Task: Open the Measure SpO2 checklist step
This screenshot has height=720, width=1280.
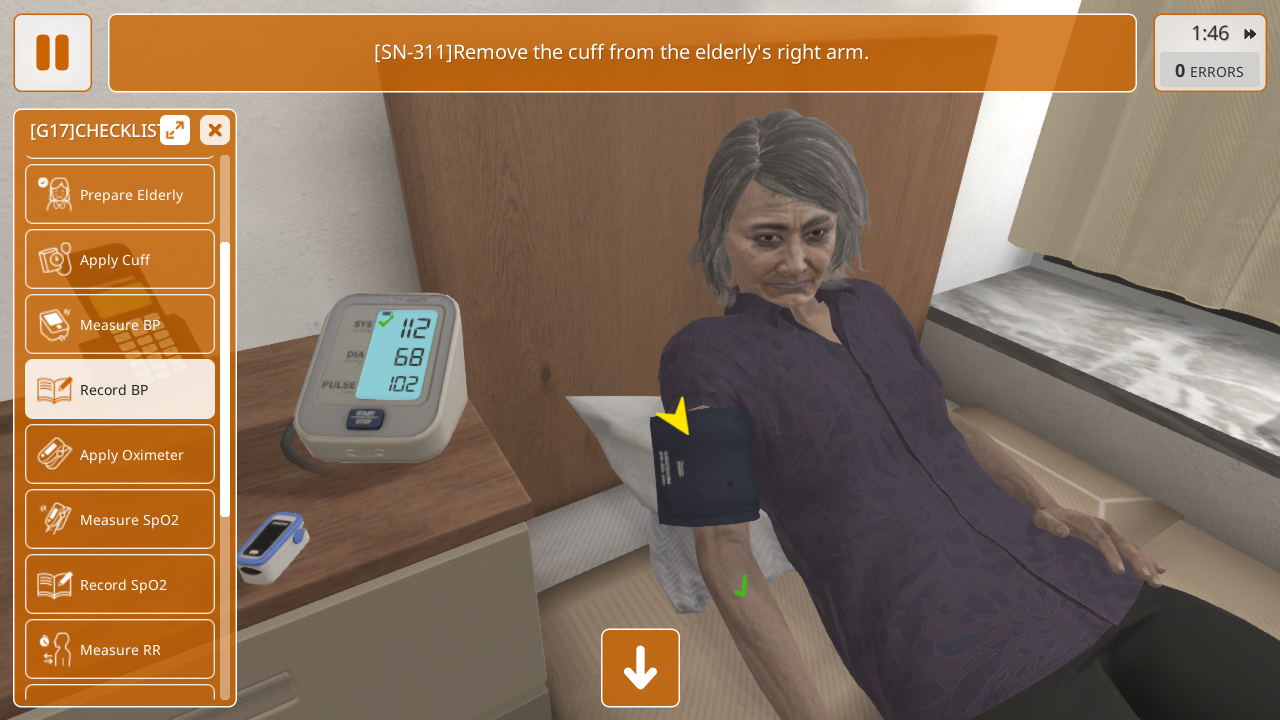Action: 120,519
